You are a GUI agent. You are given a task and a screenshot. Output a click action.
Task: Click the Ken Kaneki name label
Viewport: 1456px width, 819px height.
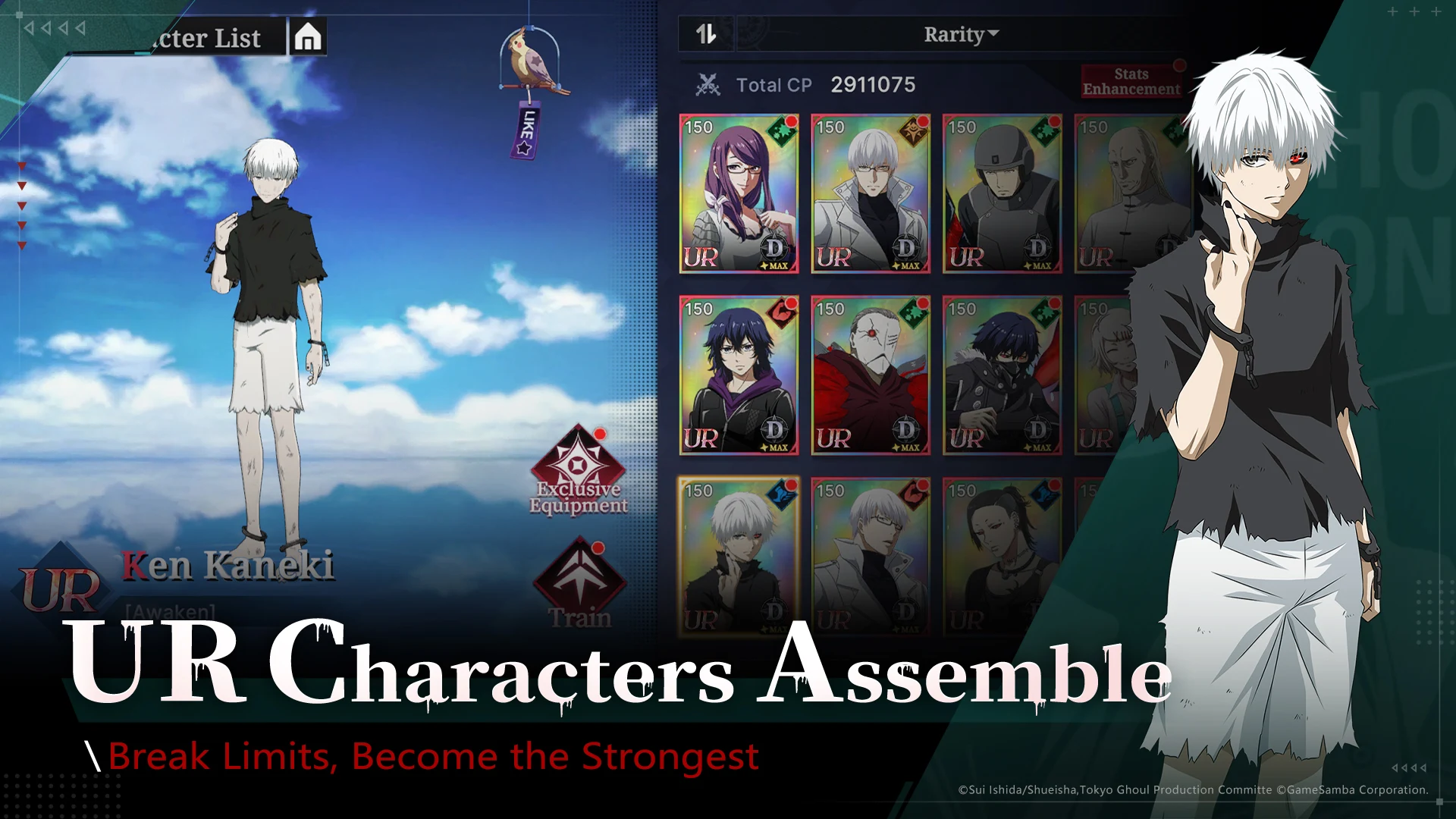[229, 565]
